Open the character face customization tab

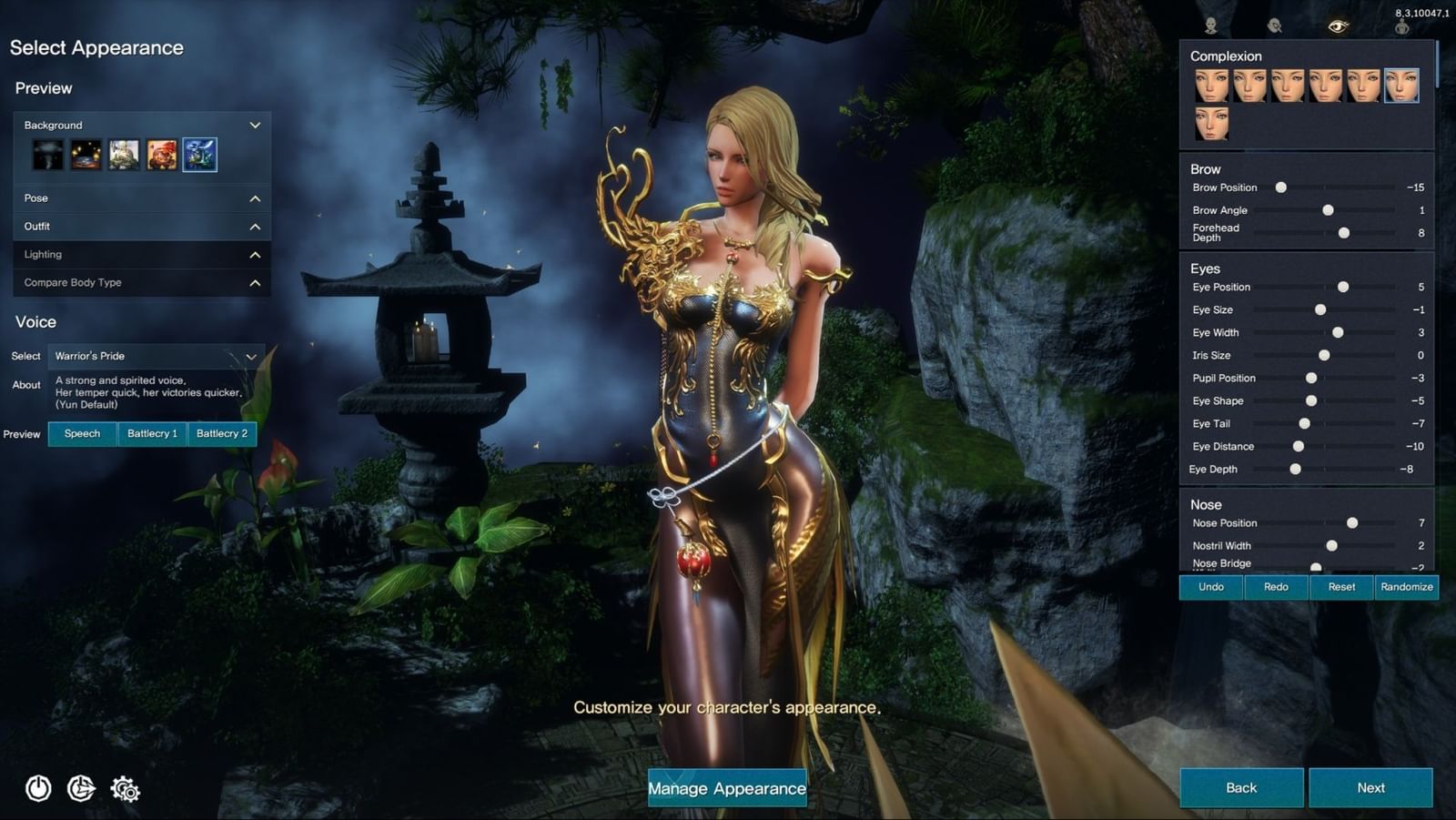tap(1209, 25)
